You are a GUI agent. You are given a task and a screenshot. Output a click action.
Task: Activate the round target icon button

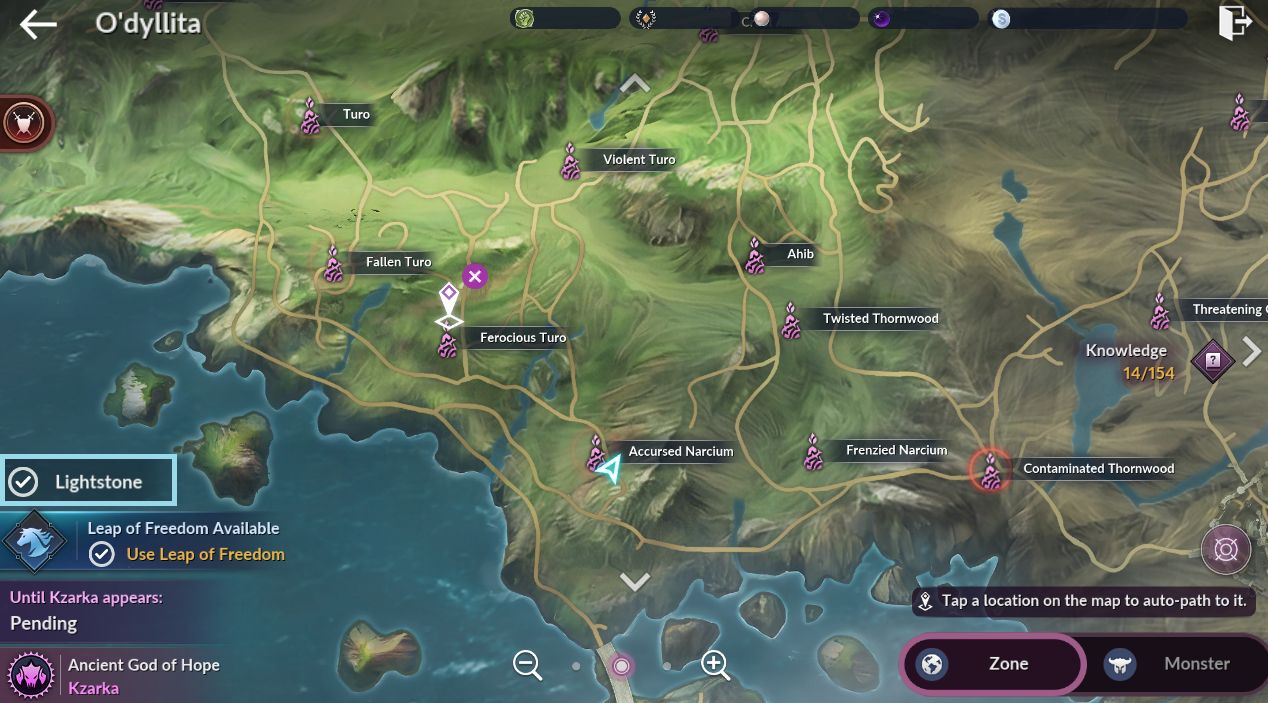click(x=1226, y=549)
